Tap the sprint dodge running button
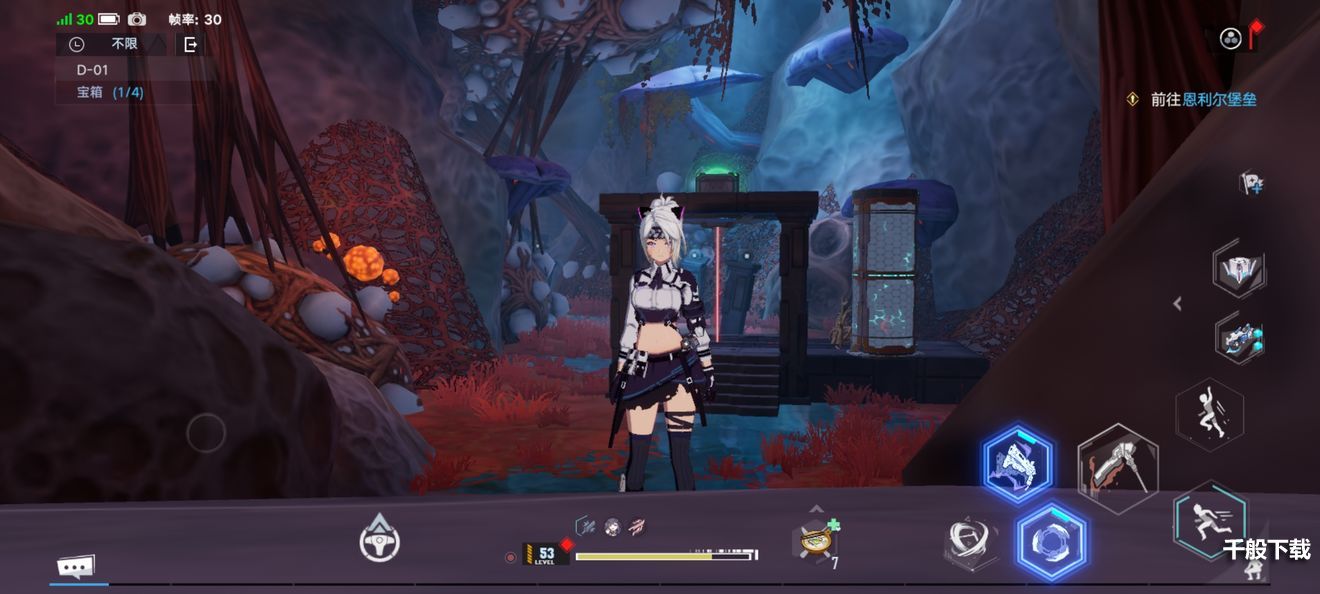 point(1210,519)
